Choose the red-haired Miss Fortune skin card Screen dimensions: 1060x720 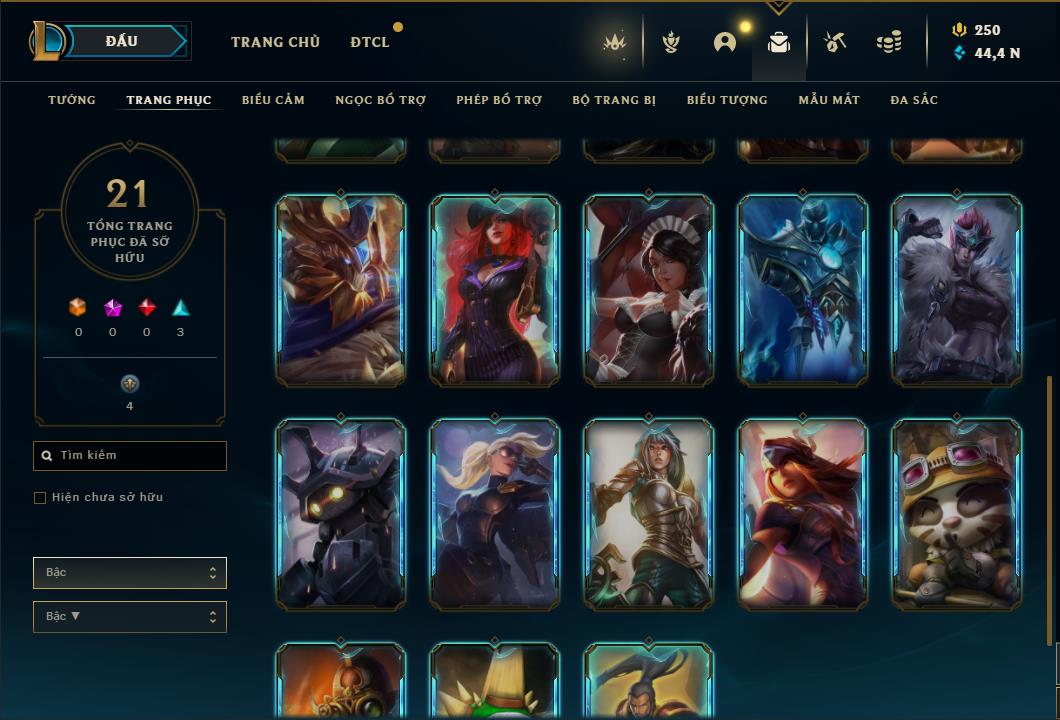click(x=495, y=290)
